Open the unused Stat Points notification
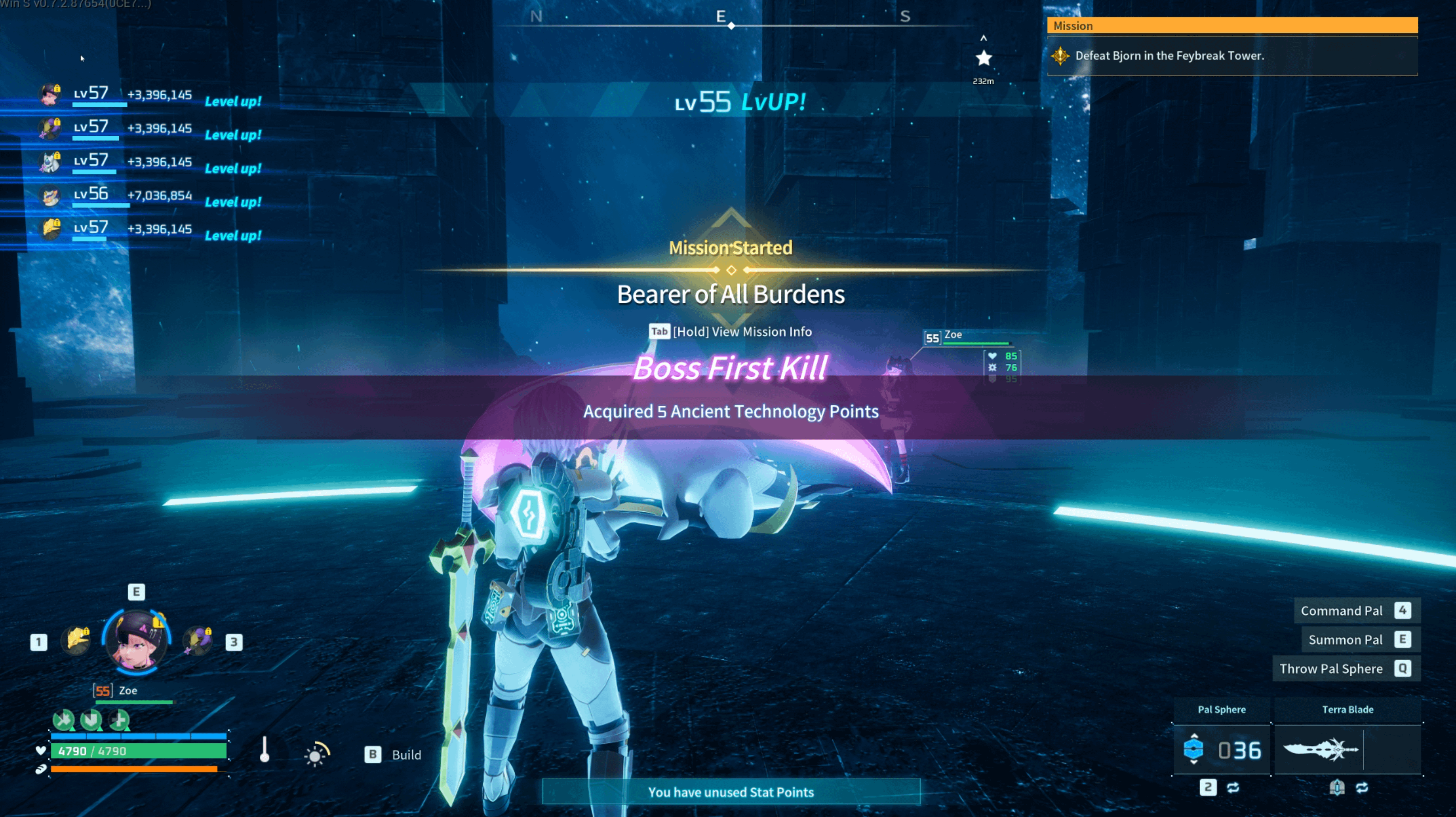Screen dimensions: 1456x817 pos(730,792)
